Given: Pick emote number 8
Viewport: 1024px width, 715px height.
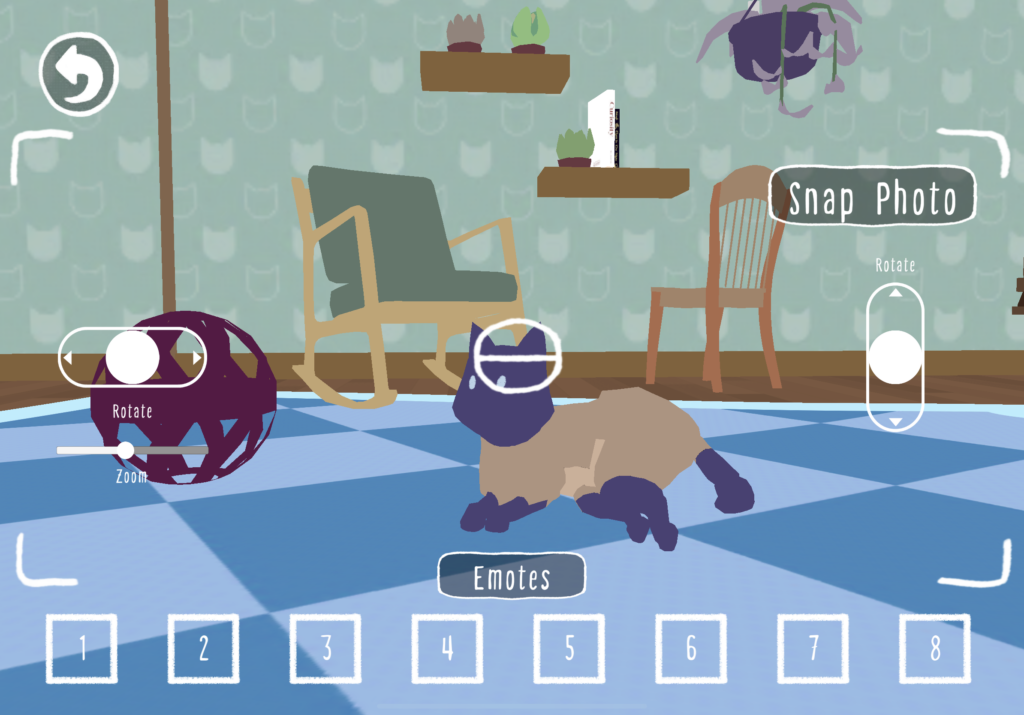Looking at the screenshot, I should pos(936,649).
